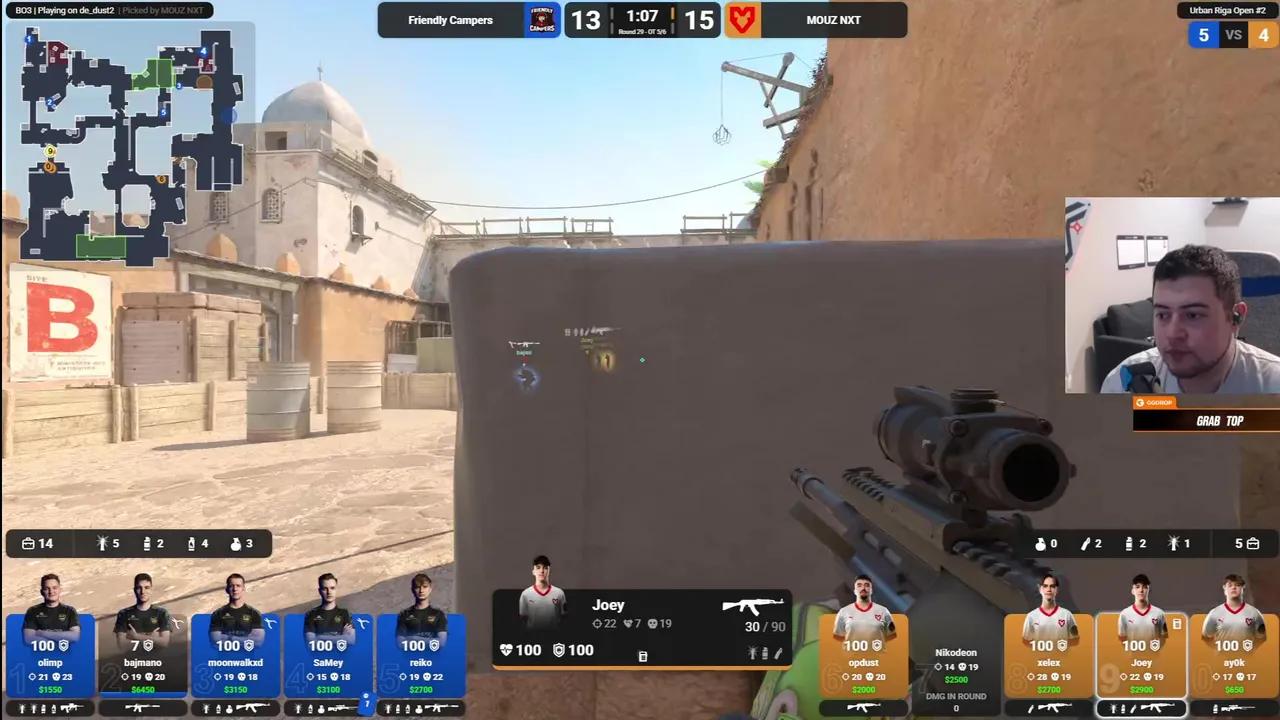The image size is (1280, 720).
Task: Click the smoke grenade icon in MOUZ NXT utility bar
Action: pos(1128,544)
